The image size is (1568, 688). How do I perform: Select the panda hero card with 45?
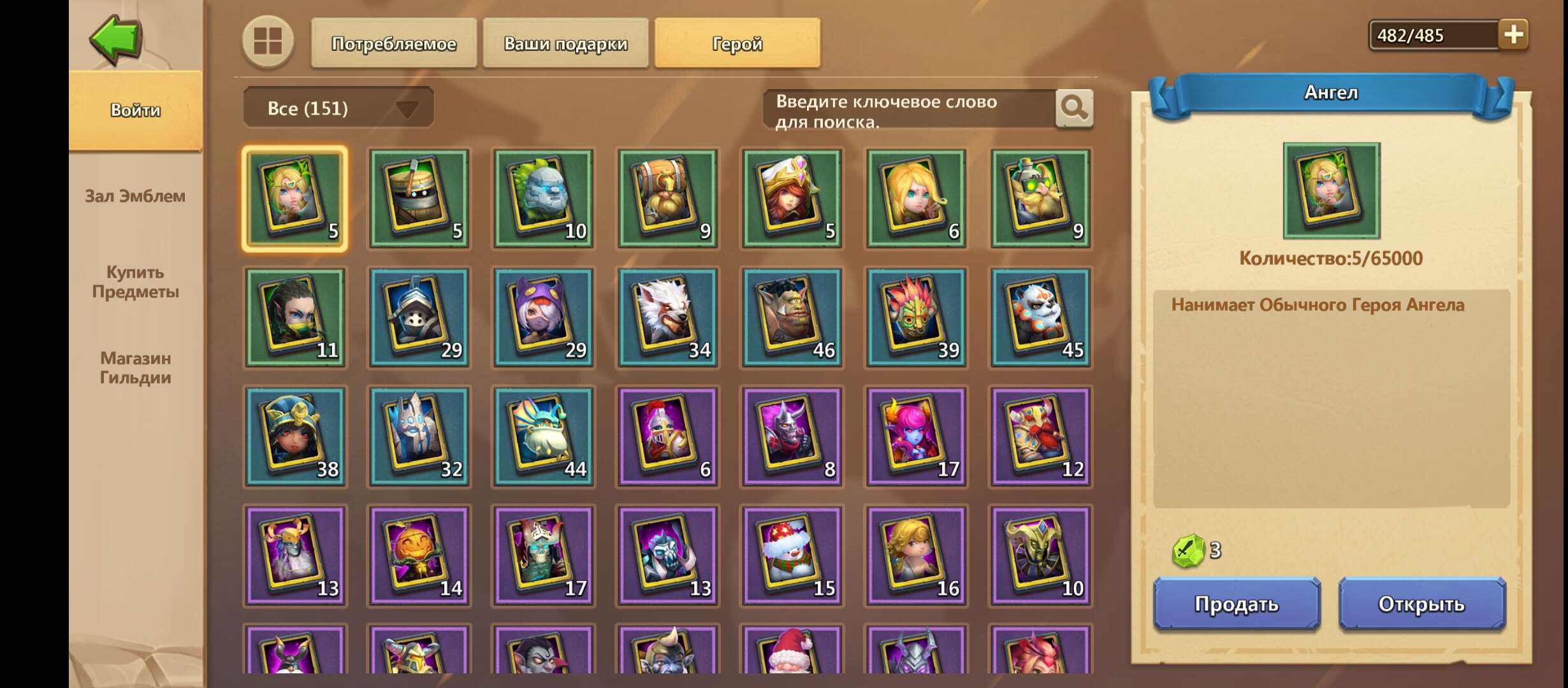point(1041,317)
